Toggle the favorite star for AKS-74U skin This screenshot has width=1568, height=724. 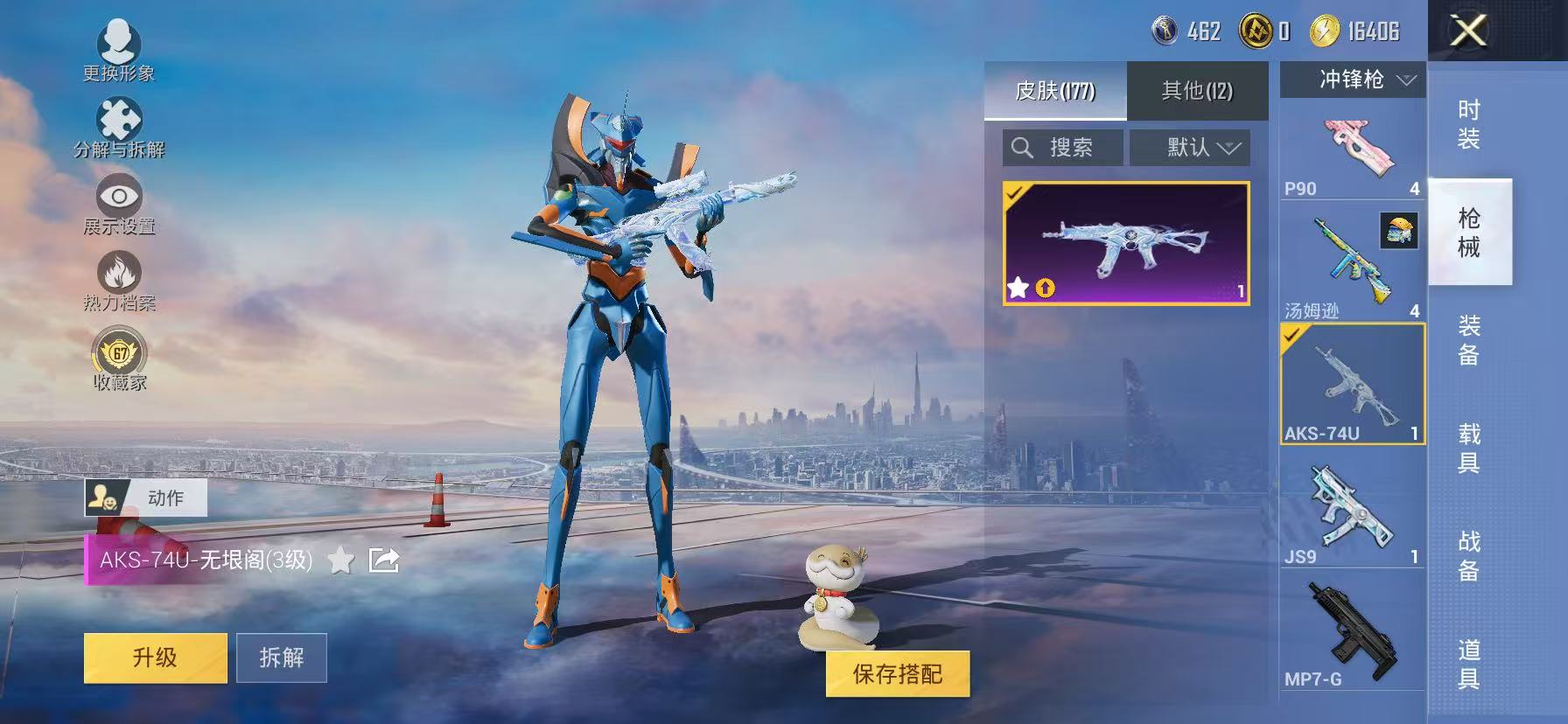point(339,562)
